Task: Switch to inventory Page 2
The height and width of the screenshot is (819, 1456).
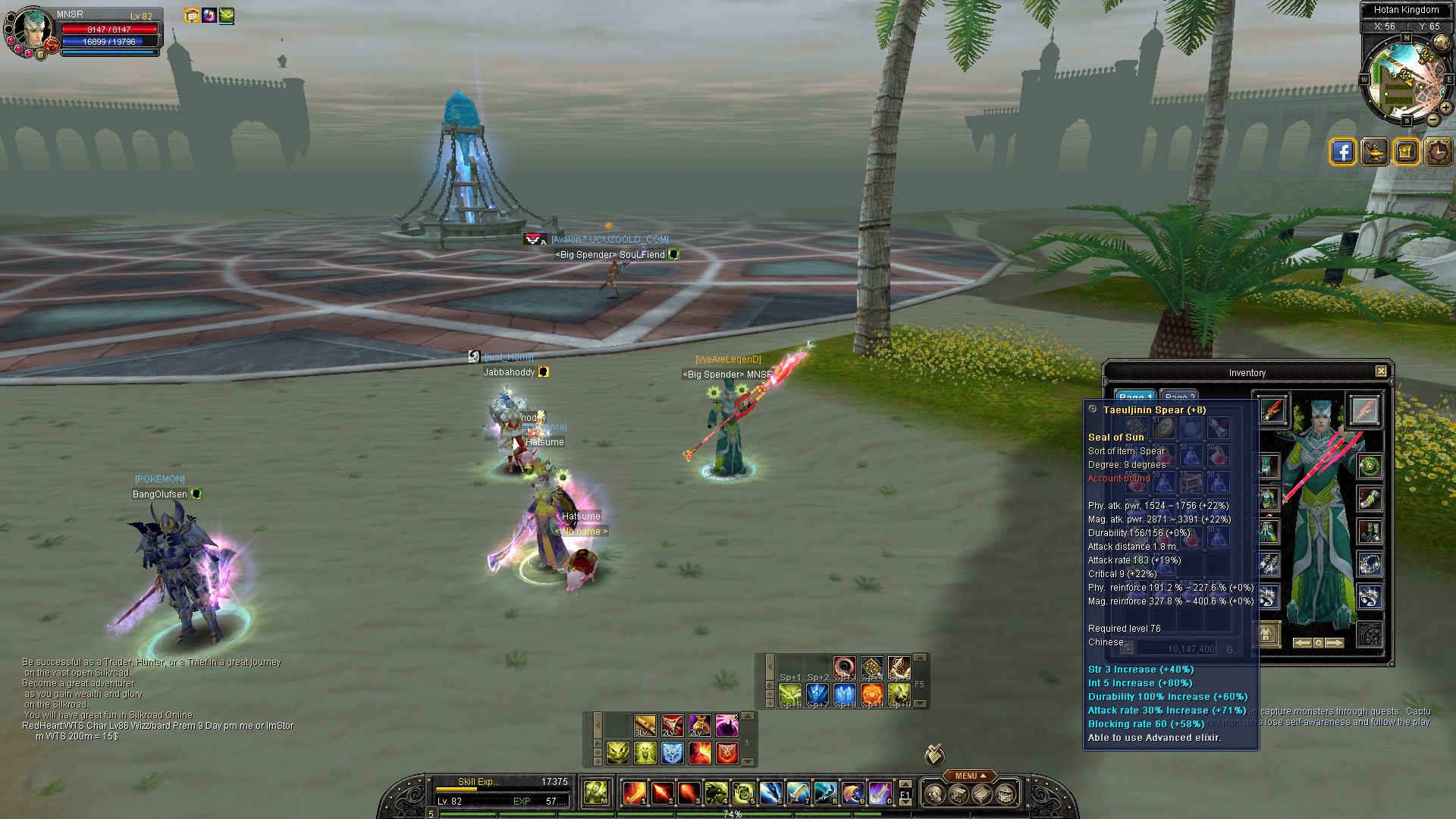Action: (x=1179, y=397)
